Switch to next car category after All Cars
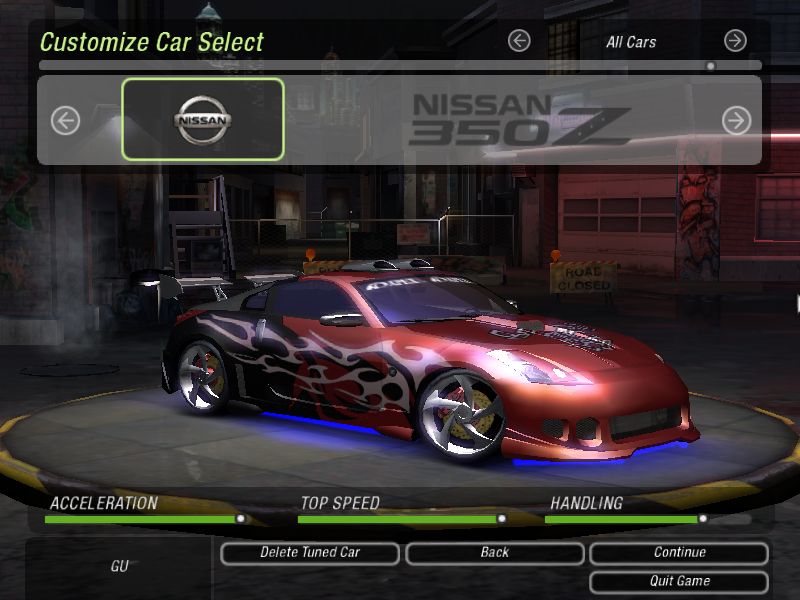 click(x=735, y=41)
